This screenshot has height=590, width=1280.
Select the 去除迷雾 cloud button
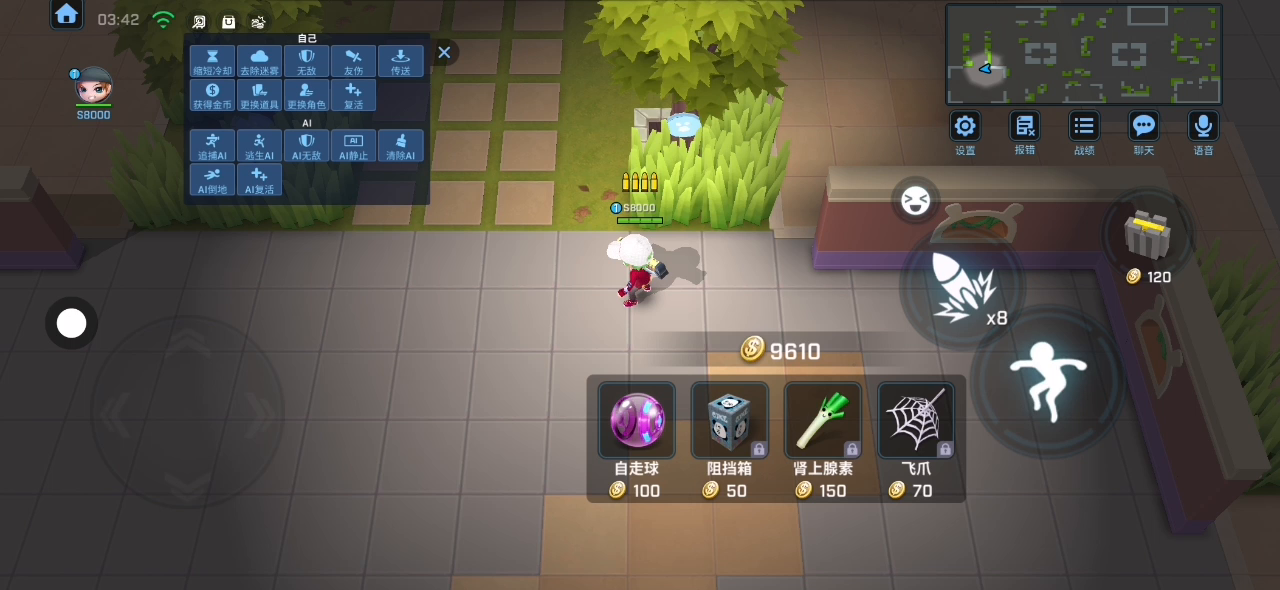click(x=259, y=61)
